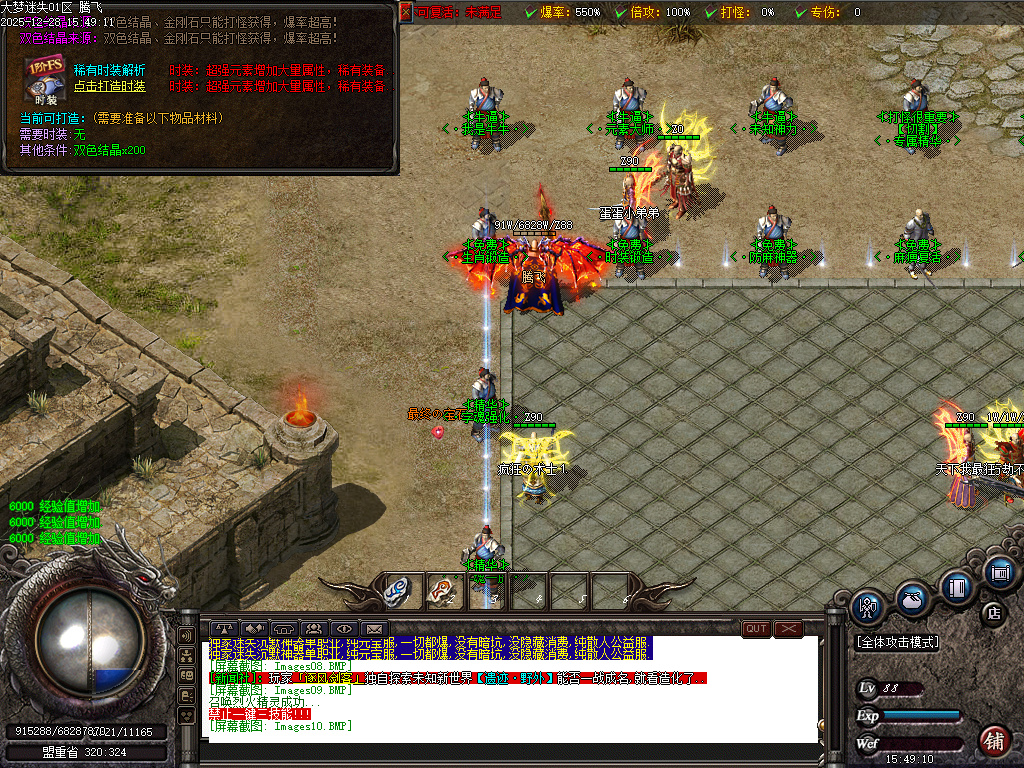This screenshot has width=1024, height=768.
Task: Open the red 铺 stall button
Action: pyautogui.click(x=993, y=741)
